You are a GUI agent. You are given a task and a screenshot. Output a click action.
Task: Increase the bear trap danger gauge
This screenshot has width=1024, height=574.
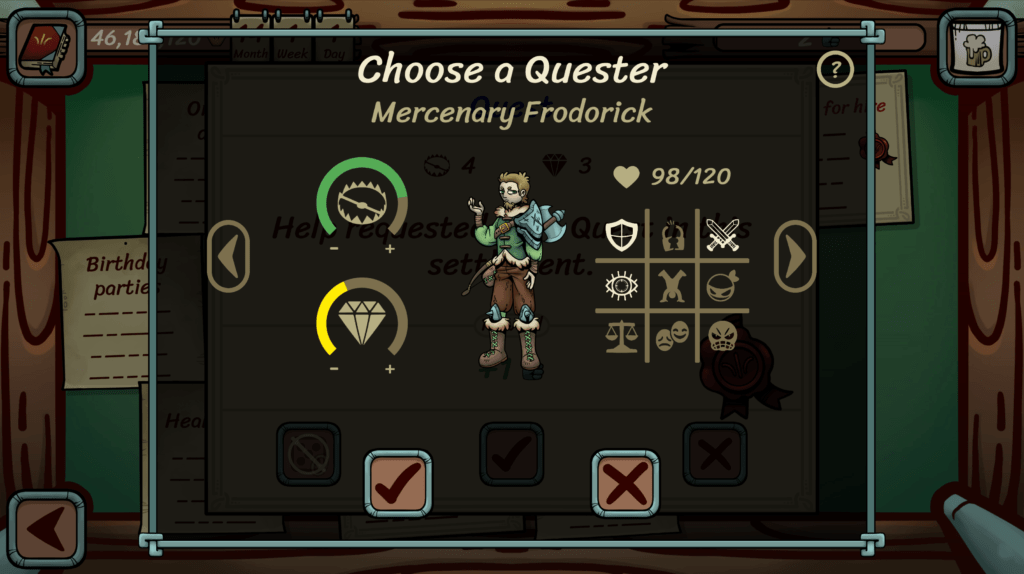click(390, 249)
